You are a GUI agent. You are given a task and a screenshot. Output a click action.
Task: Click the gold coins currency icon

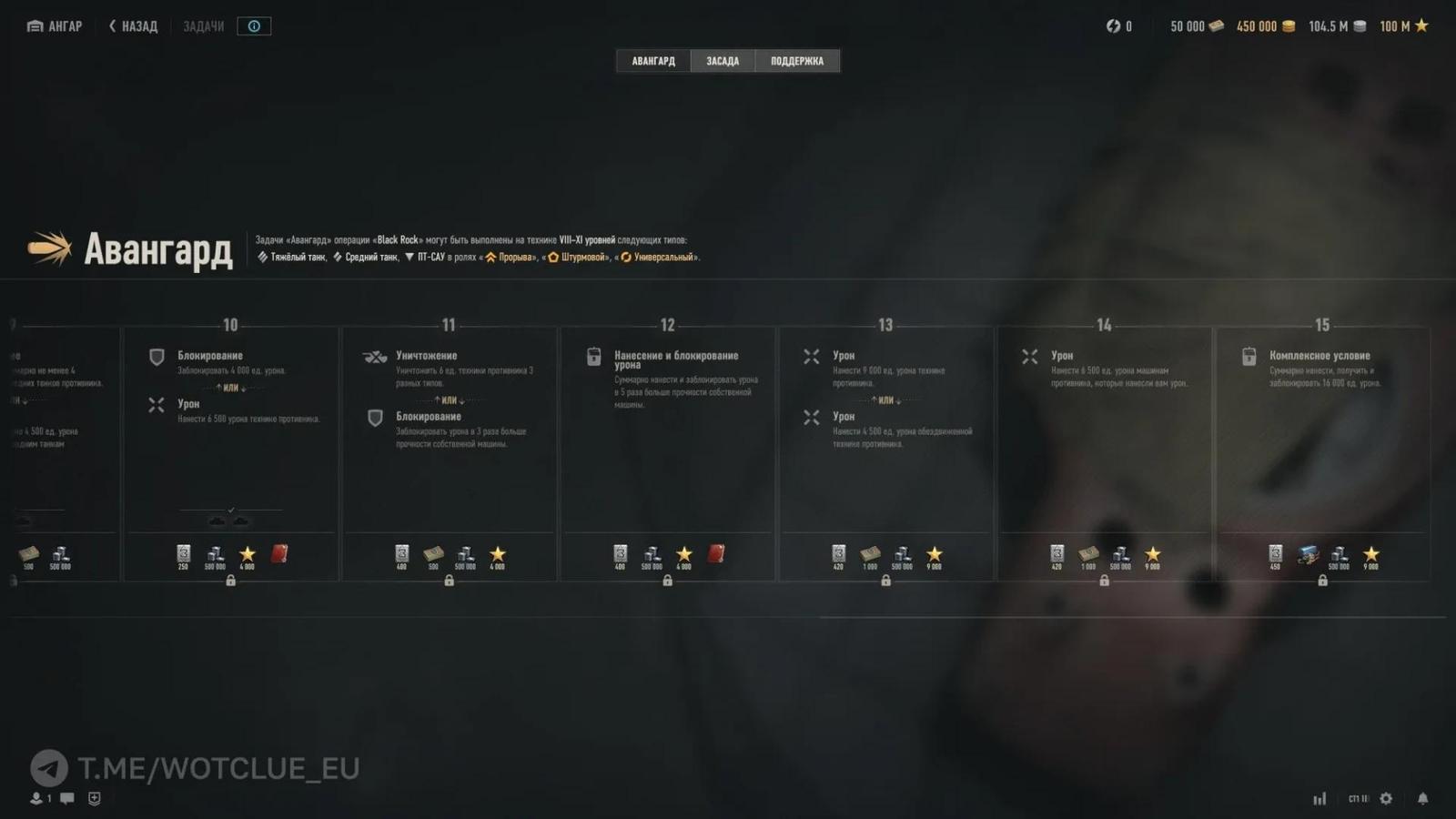[x=1289, y=25]
